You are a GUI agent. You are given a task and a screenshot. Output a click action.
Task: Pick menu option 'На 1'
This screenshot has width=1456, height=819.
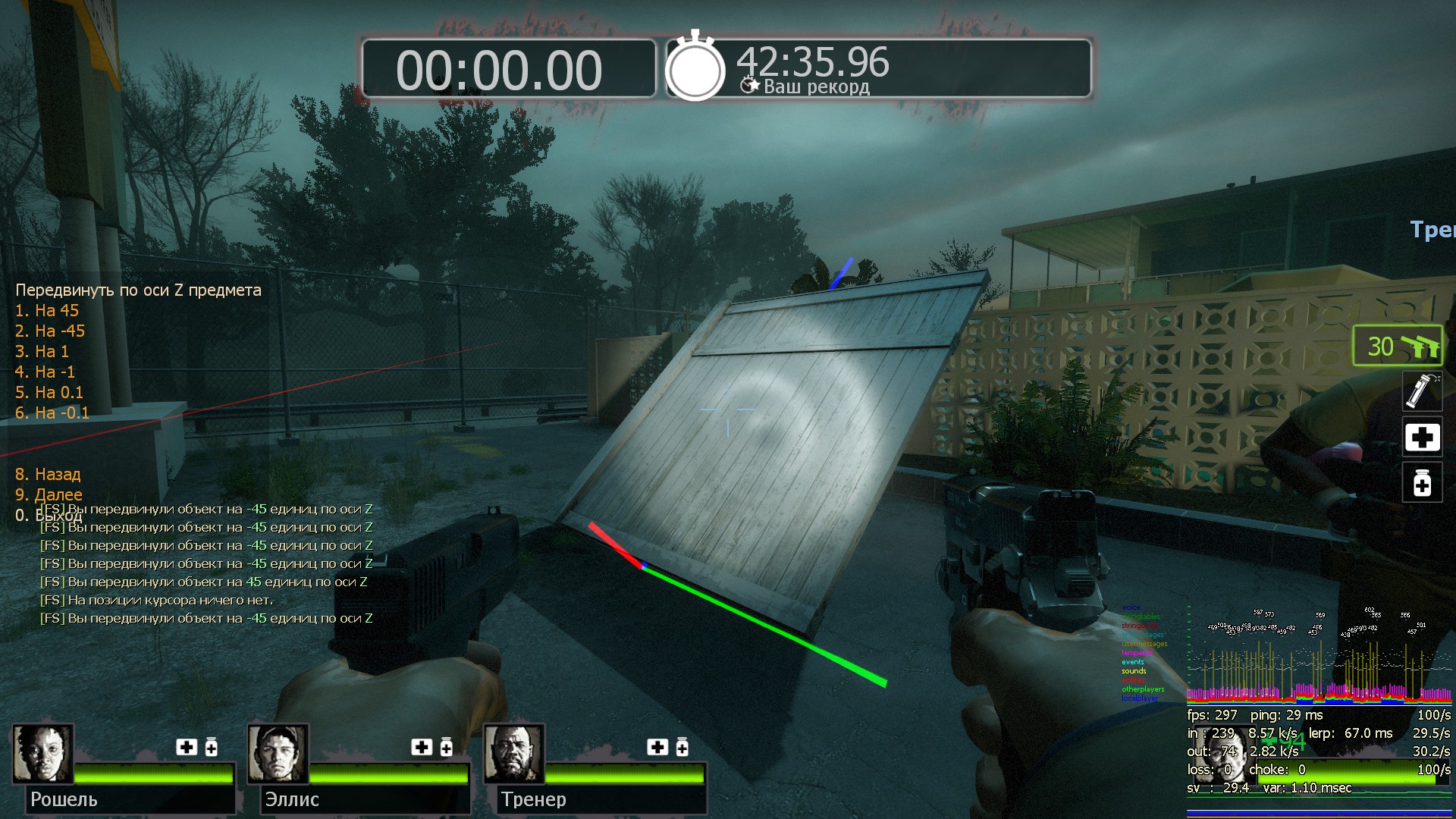point(42,352)
